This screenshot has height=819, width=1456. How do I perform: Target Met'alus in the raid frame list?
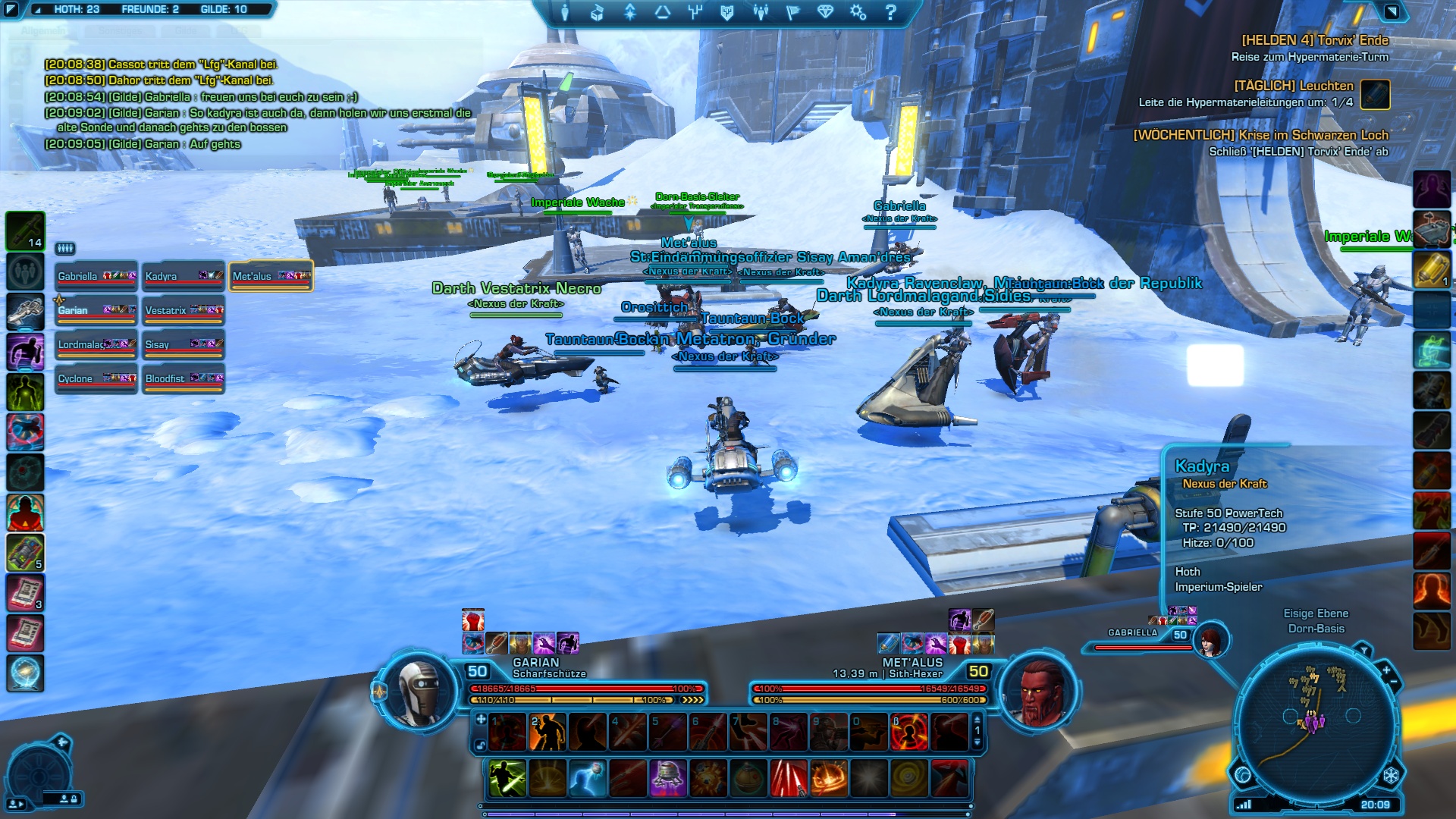tap(271, 277)
